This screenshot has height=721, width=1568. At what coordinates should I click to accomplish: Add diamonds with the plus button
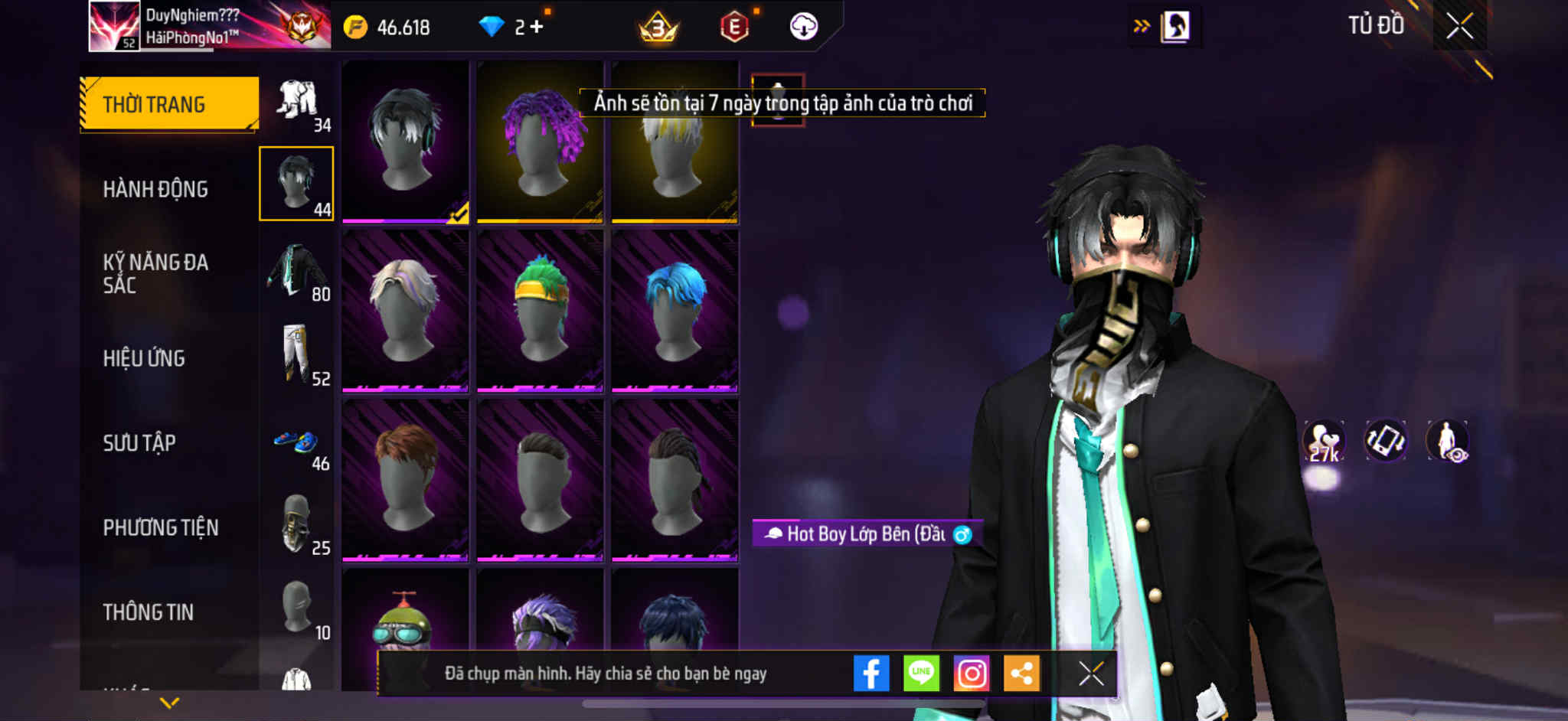pyautogui.click(x=537, y=27)
